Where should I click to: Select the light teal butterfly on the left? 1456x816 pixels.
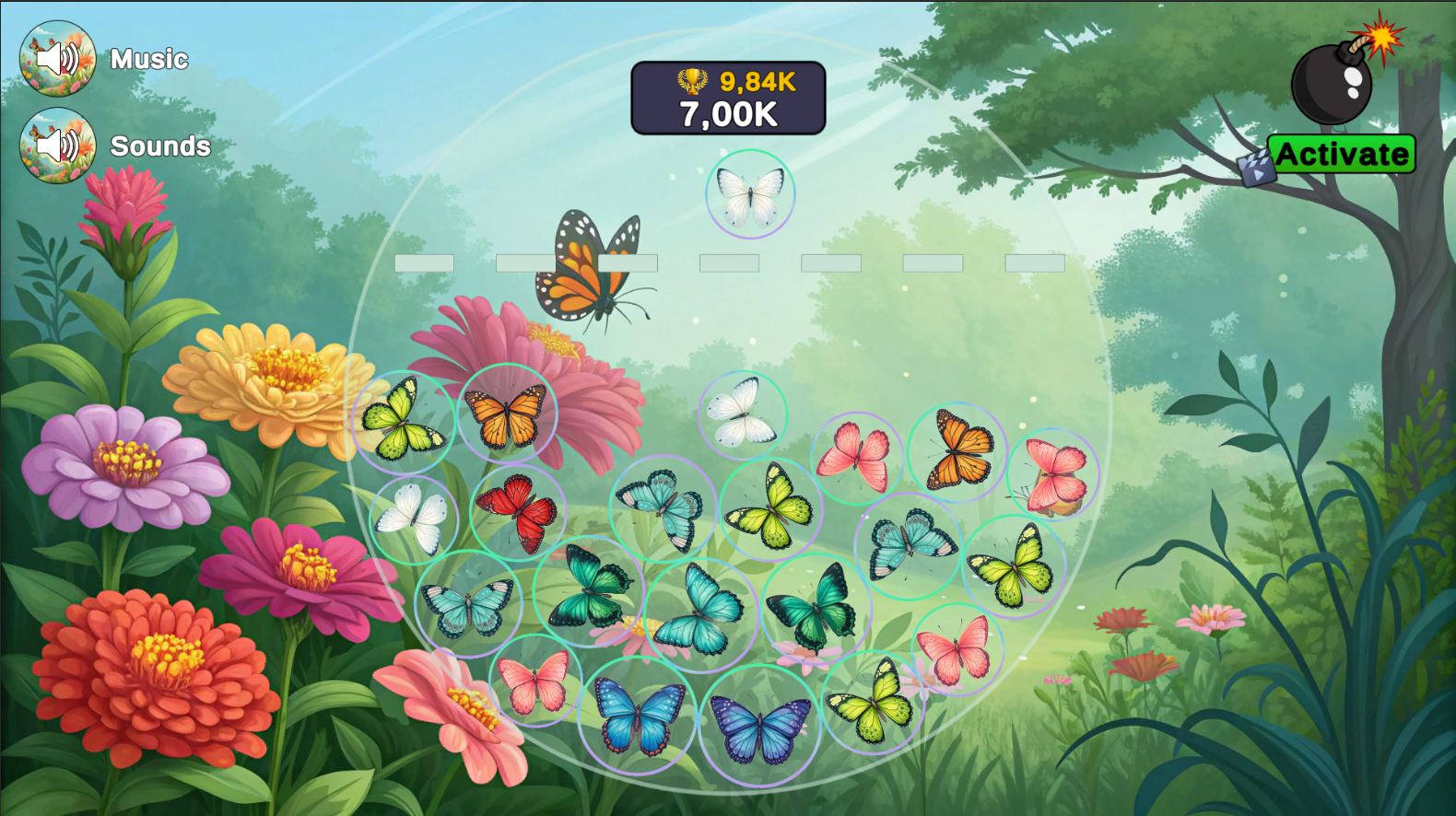466,604
